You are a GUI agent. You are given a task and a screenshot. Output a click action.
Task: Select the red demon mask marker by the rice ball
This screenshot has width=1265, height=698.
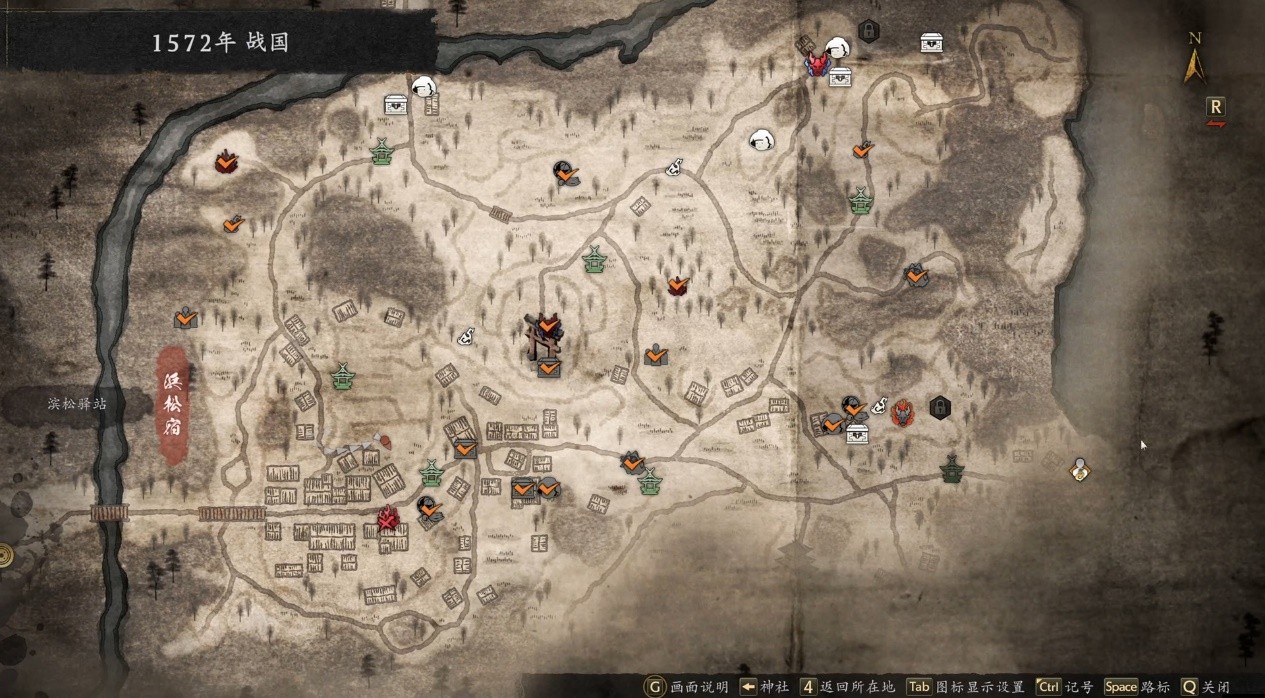tap(820, 65)
